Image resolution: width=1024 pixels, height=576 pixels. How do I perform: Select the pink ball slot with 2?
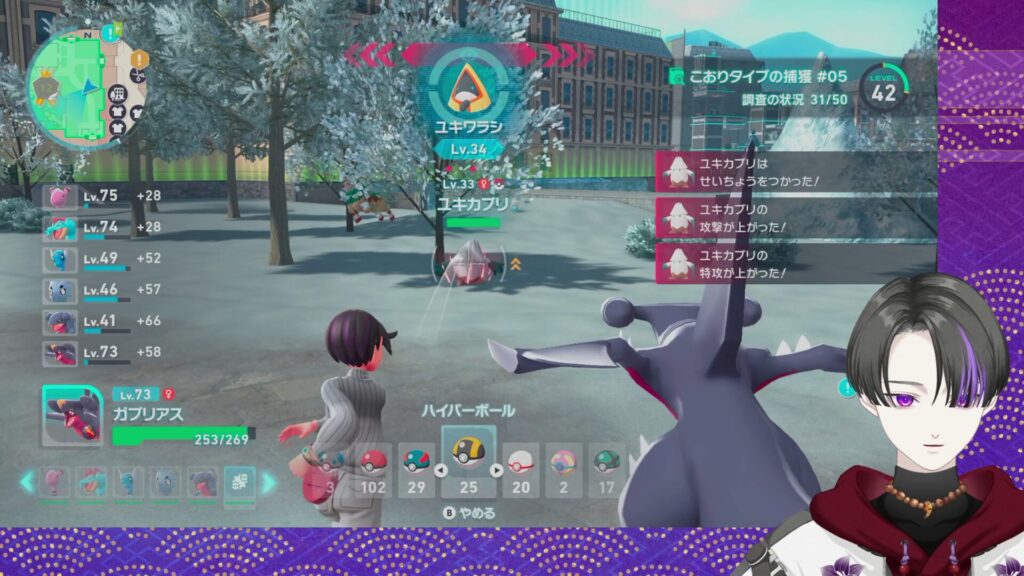564,470
